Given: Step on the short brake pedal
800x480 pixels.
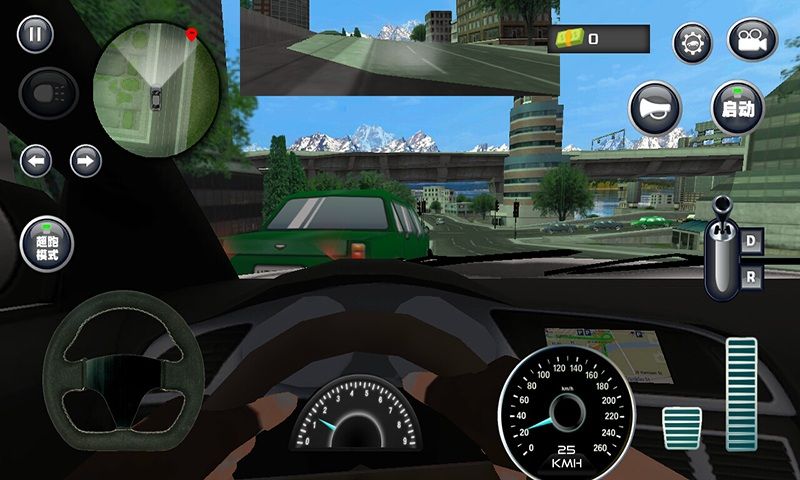Looking at the screenshot, I should pyautogui.click(x=683, y=428).
